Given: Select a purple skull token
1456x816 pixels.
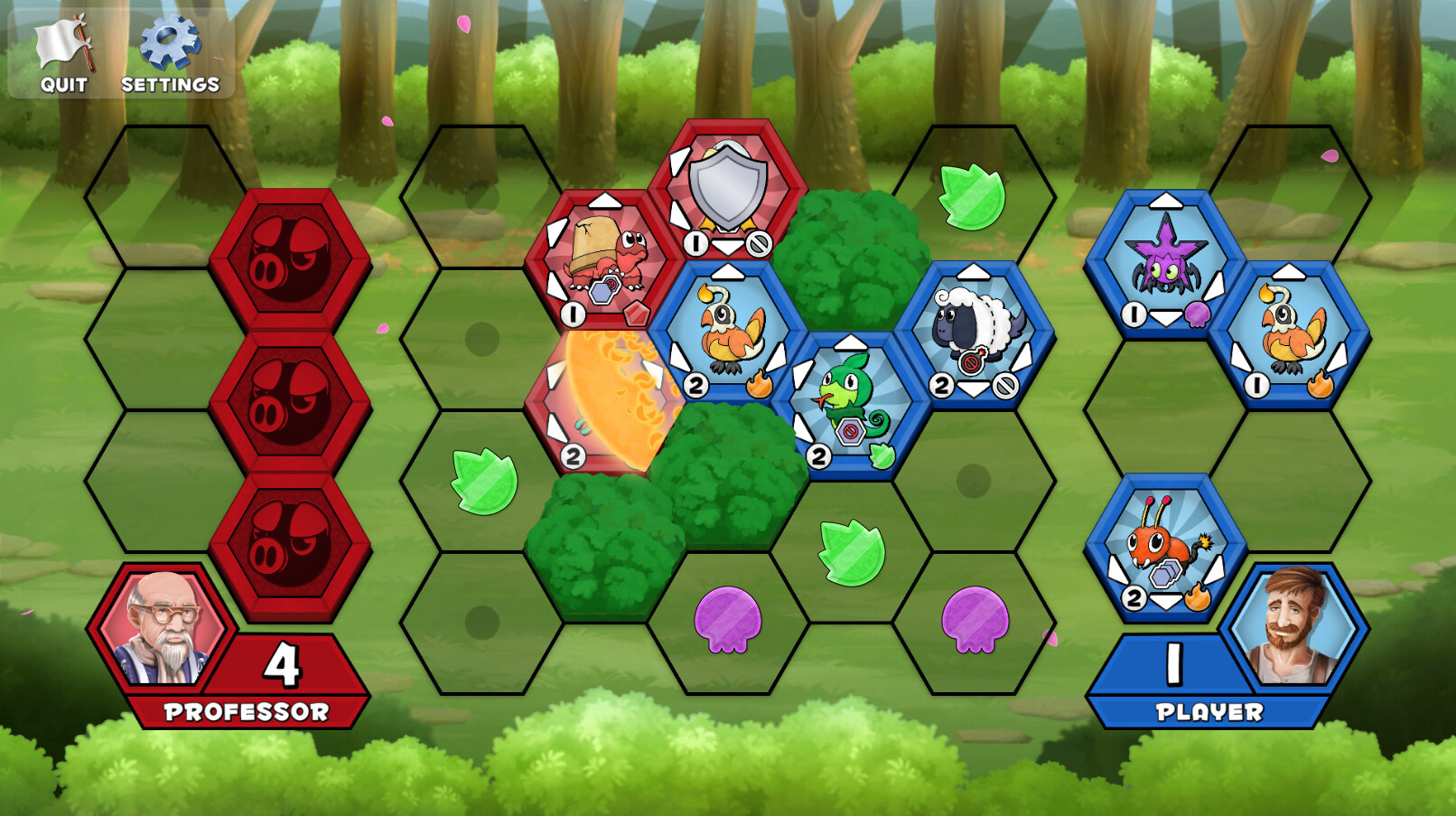Looking at the screenshot, I should pyautogui.click(x=727, y=624).
